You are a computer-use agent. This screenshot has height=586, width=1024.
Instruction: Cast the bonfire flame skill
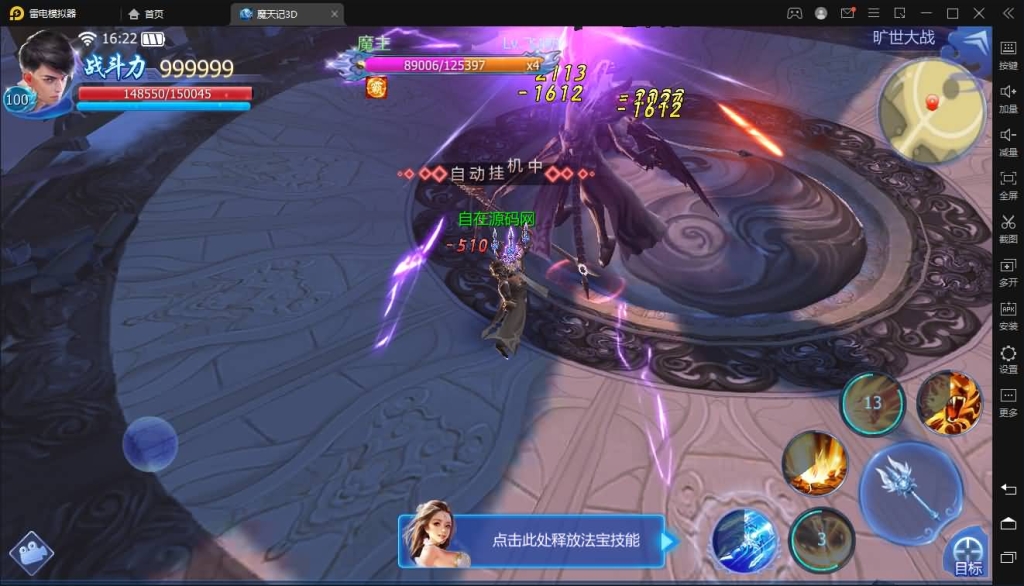pos(815,463)
